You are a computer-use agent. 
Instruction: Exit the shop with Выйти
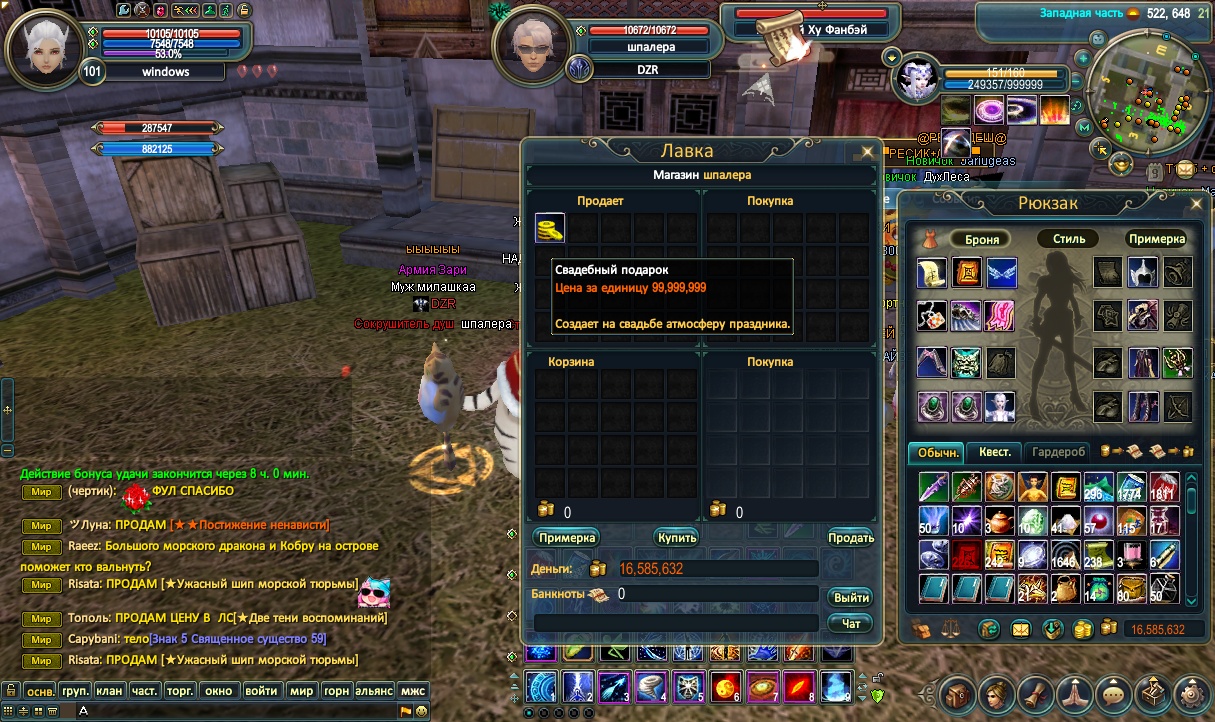pyautogui.click(x=850, y=597)
